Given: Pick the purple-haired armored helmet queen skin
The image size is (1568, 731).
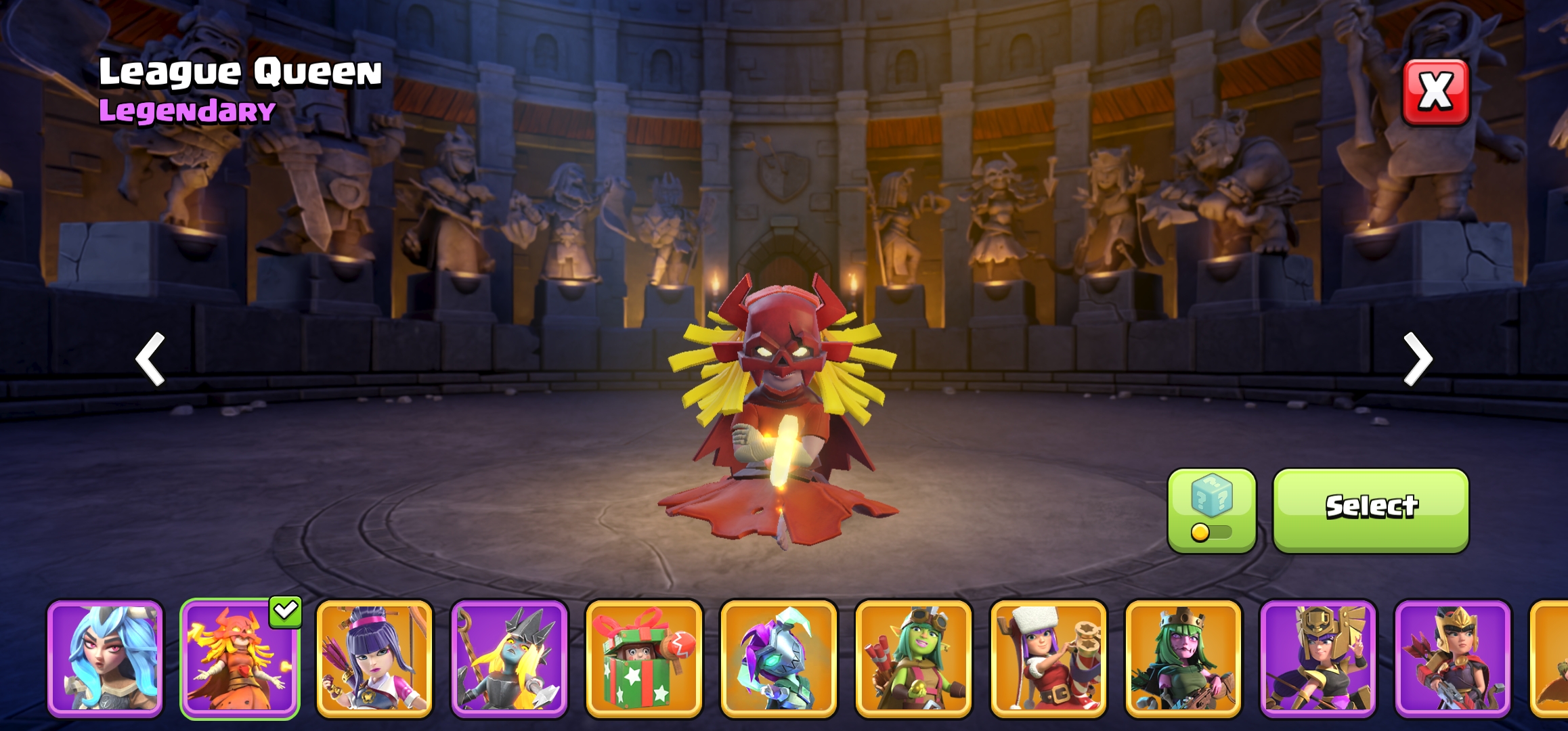Looking at the screenshot, I should click(x=779, y=658).
